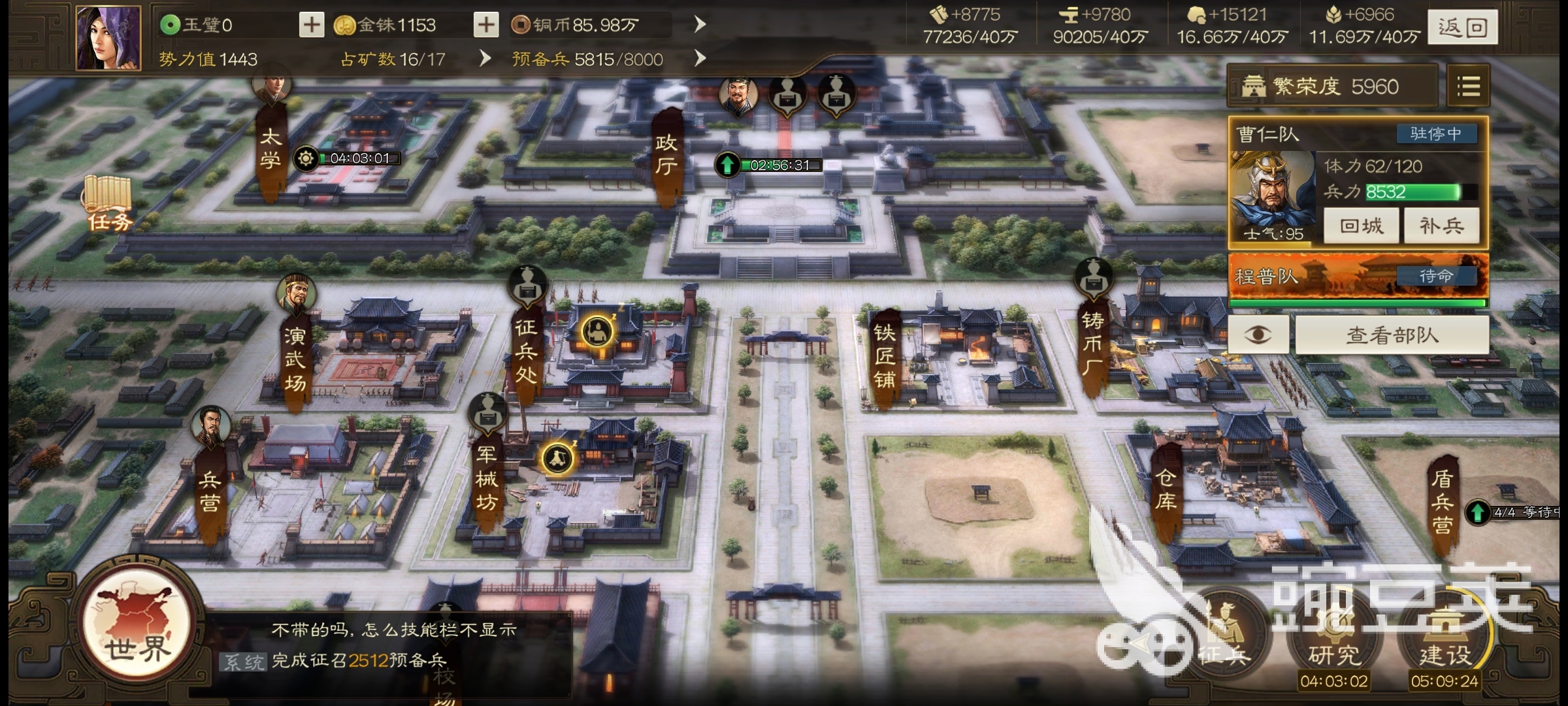Send 曹仁队 back with 回城
Image resolution: width=1568 pixels, height=706 pixels.
[x=1361, y=226]
